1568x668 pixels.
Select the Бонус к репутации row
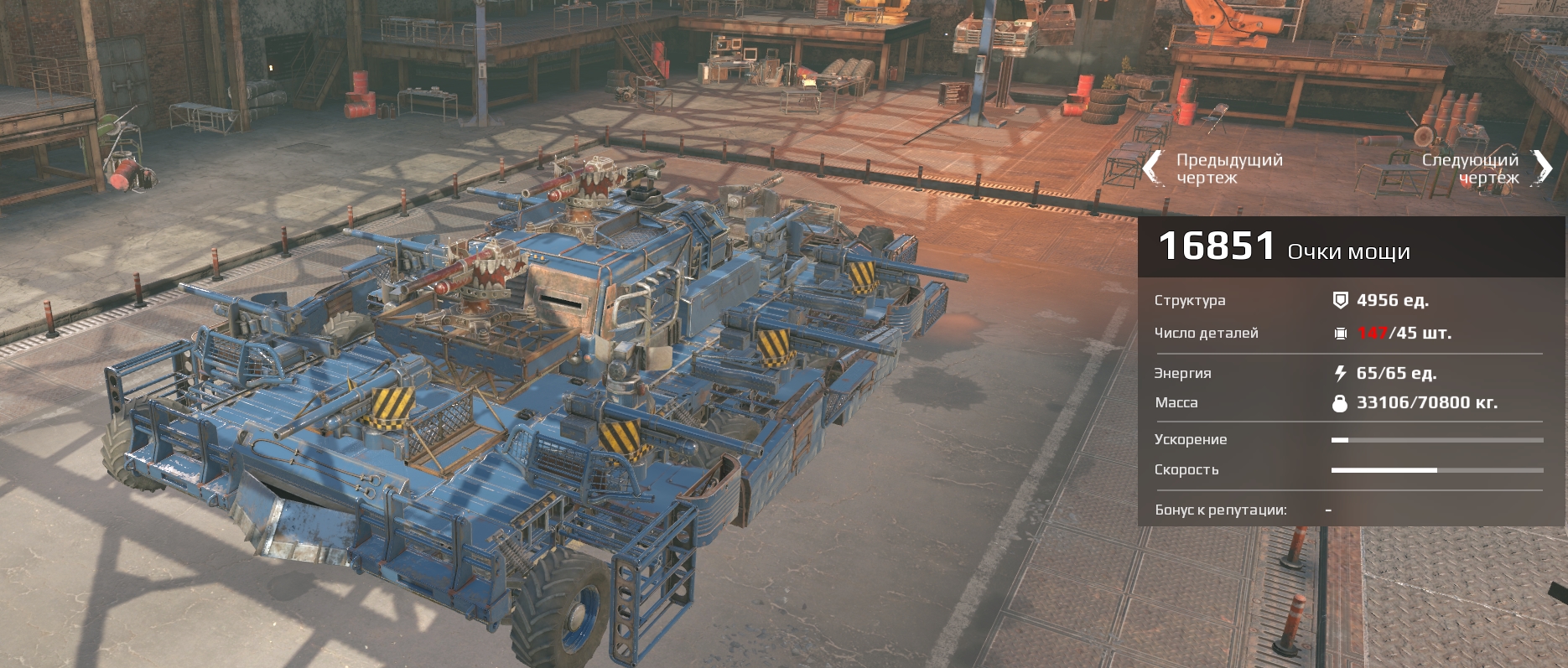[x=1222, y=509]
